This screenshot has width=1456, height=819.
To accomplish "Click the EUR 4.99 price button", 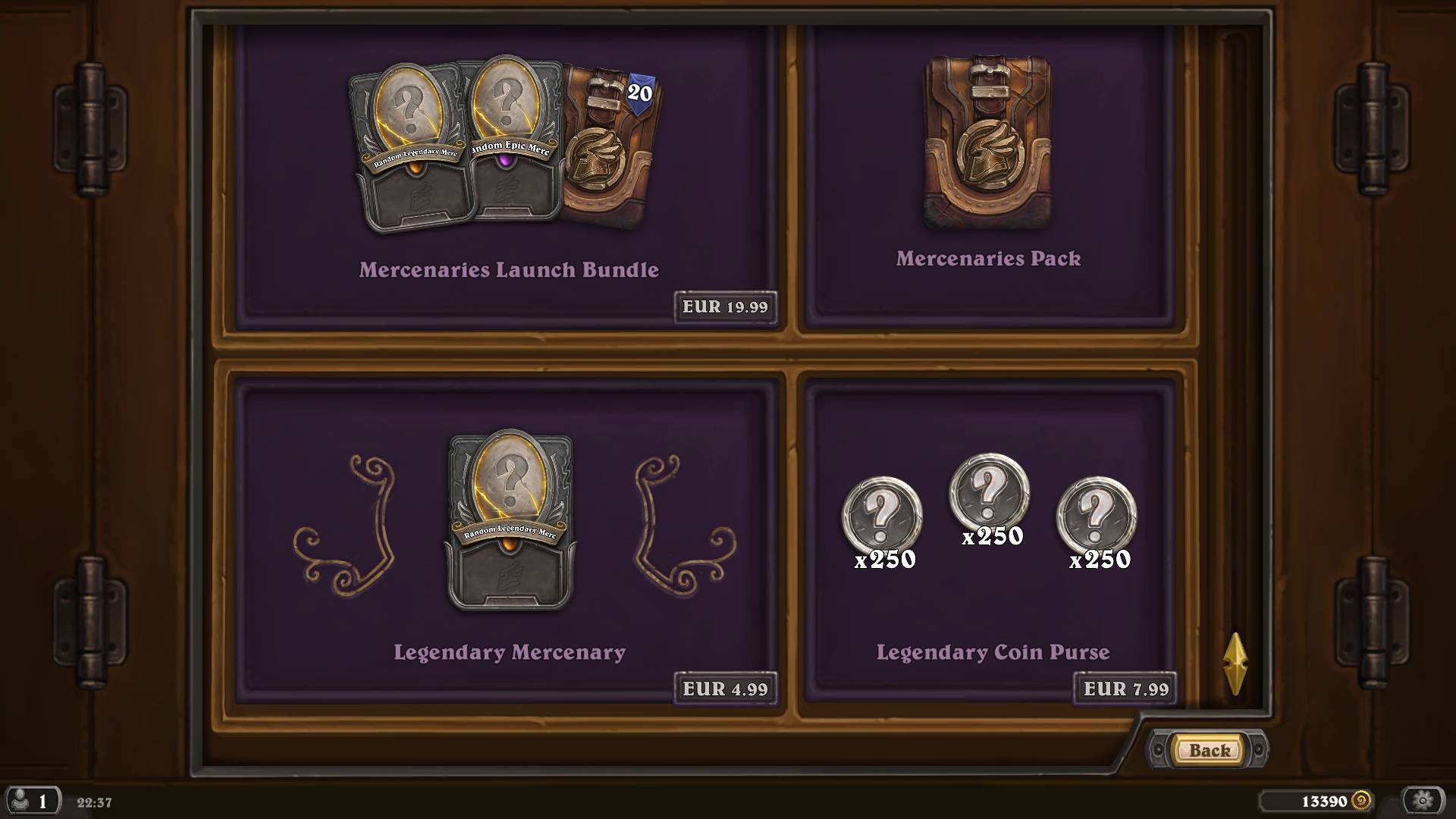I will (725, 689).
